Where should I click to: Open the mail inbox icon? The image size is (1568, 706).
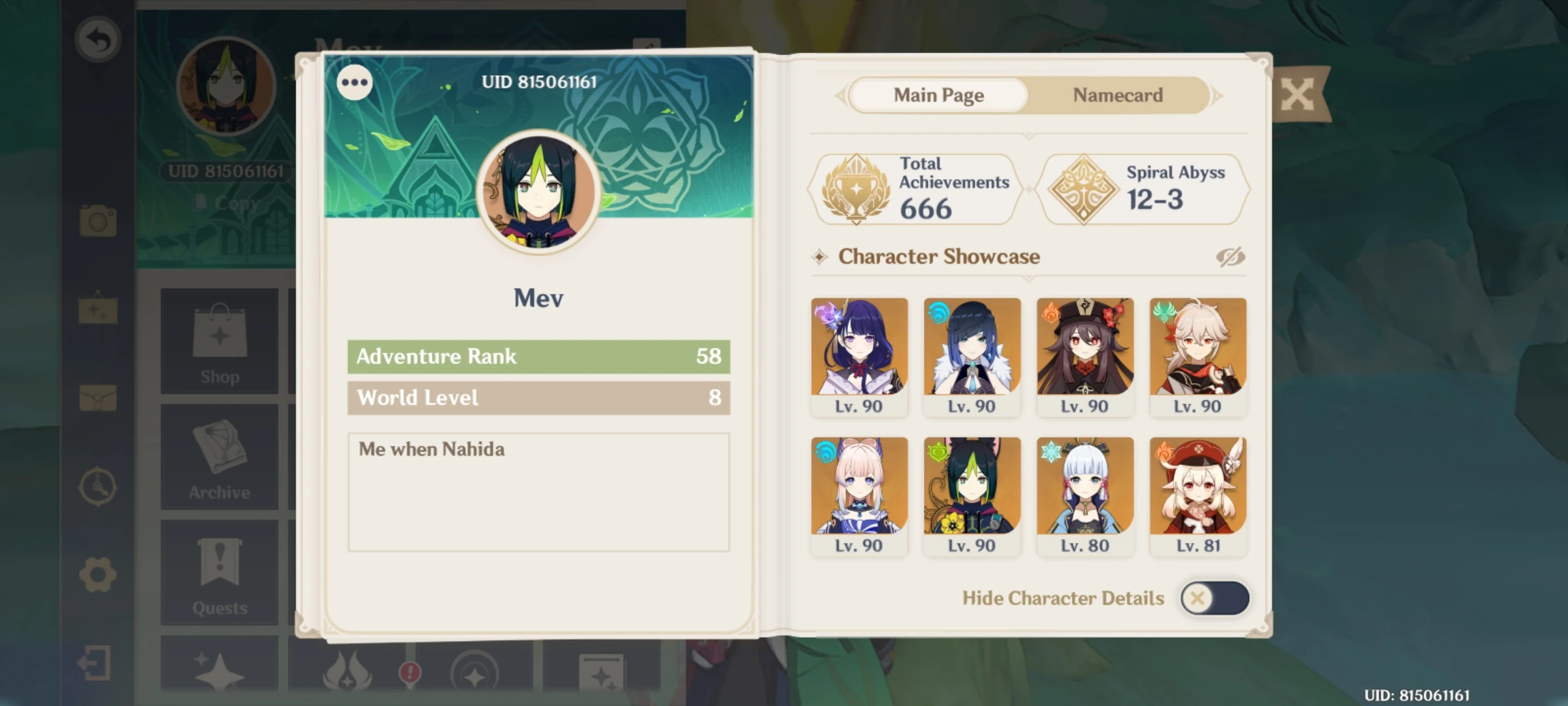point(97,392)
